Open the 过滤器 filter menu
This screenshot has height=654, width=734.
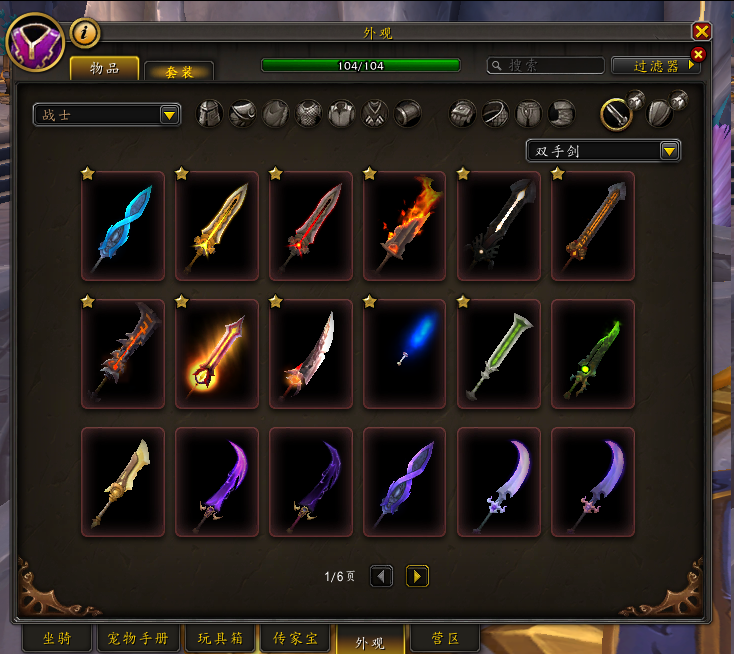click(656, 65)
